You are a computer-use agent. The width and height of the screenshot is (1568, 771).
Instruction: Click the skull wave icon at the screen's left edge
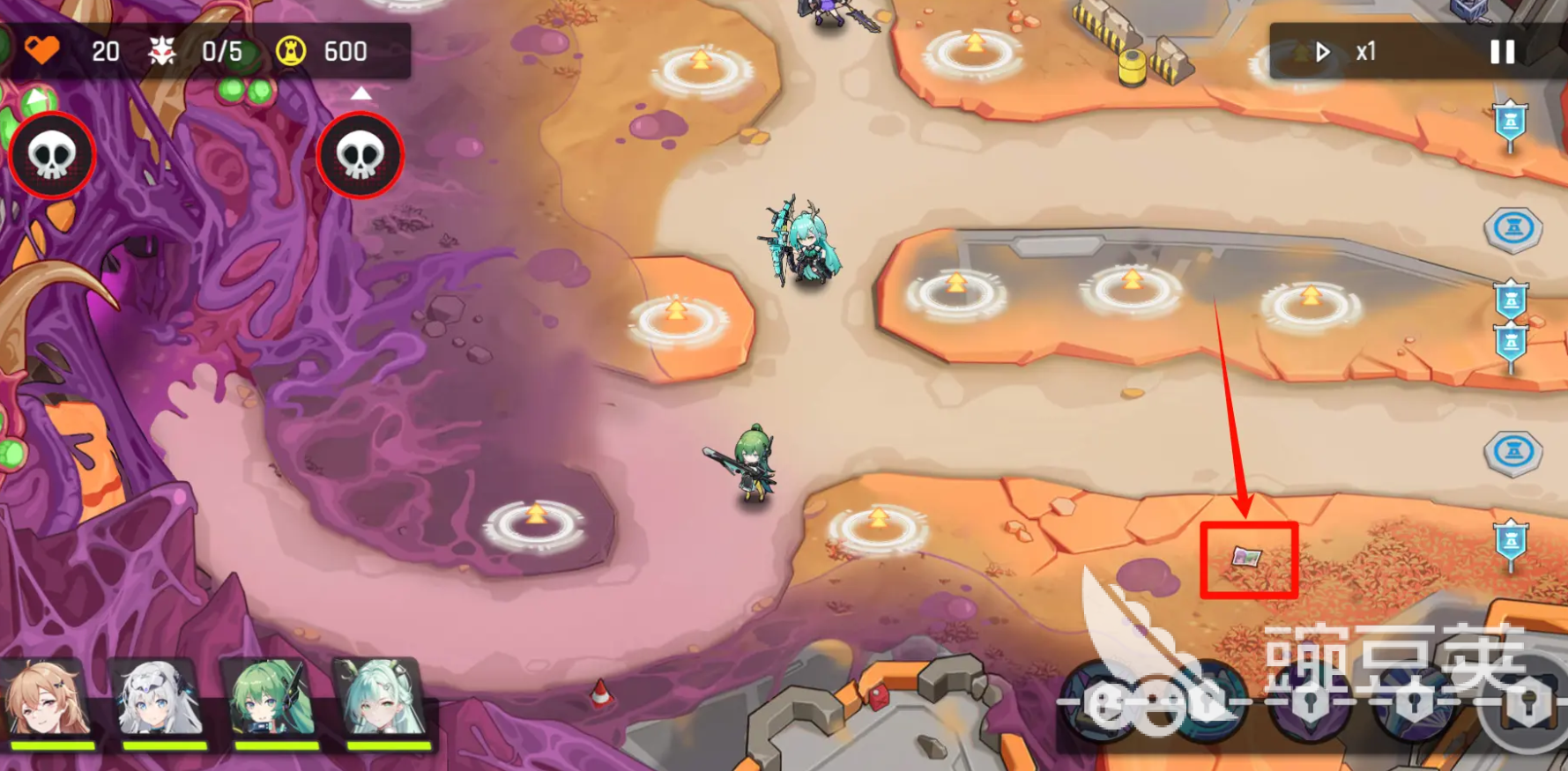pos(51,156)
